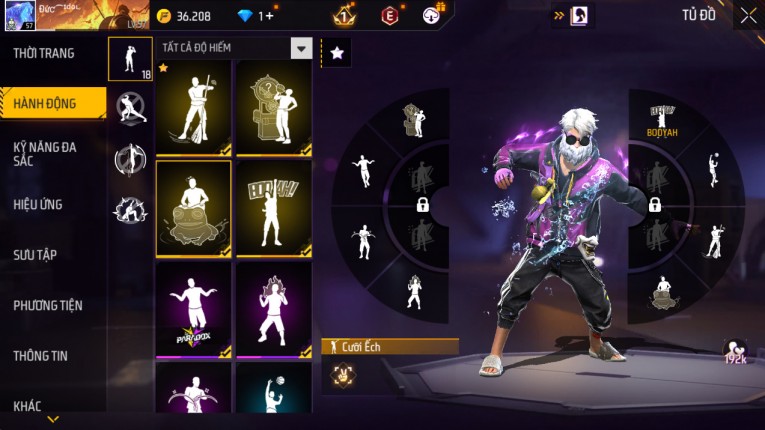The width and height of the screenshot is (765, 430).
Task: Click the lock in the left emote wheel
Action: click(423, 205)
